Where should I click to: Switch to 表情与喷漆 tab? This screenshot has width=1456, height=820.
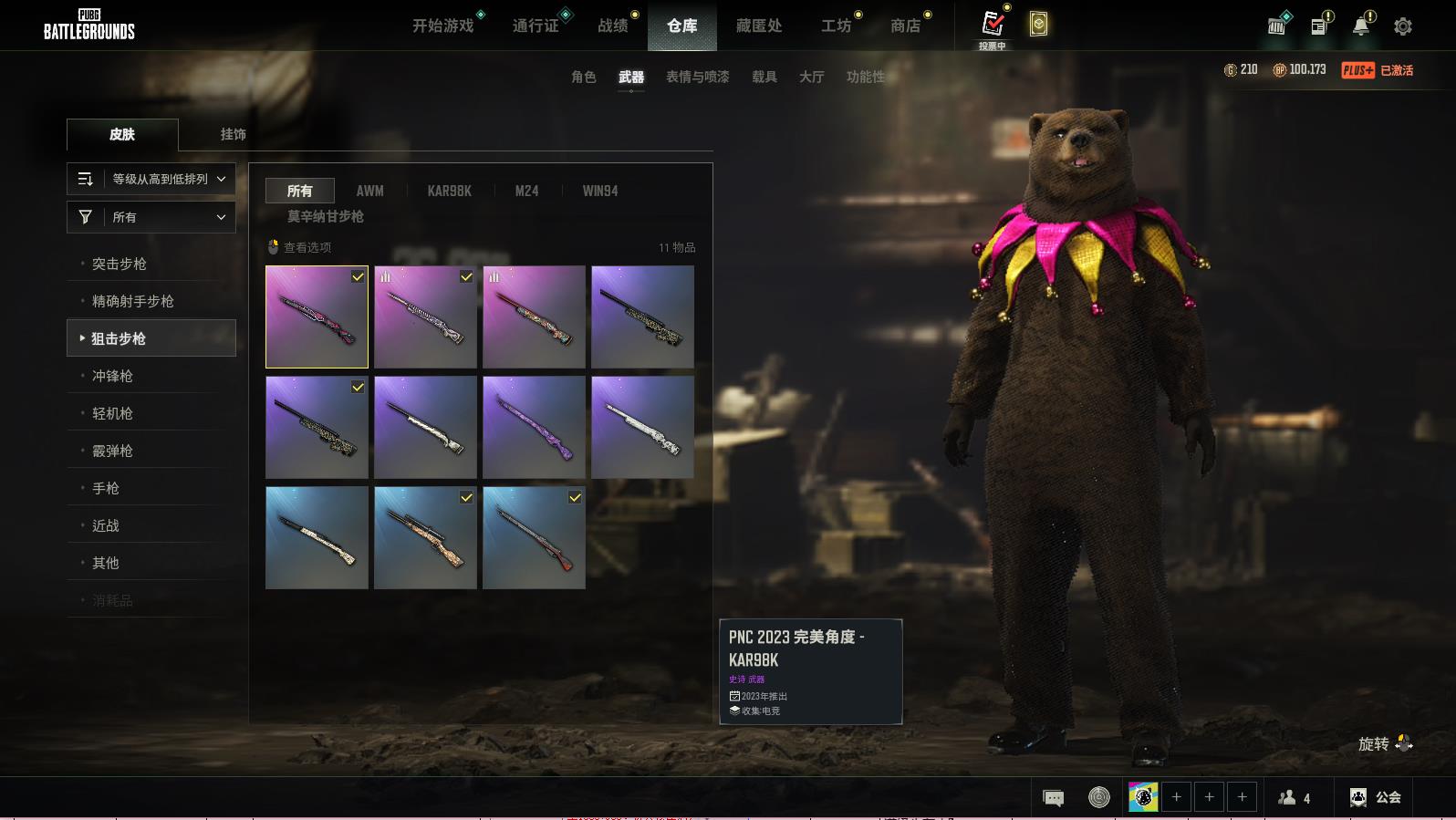coord(697,77)
